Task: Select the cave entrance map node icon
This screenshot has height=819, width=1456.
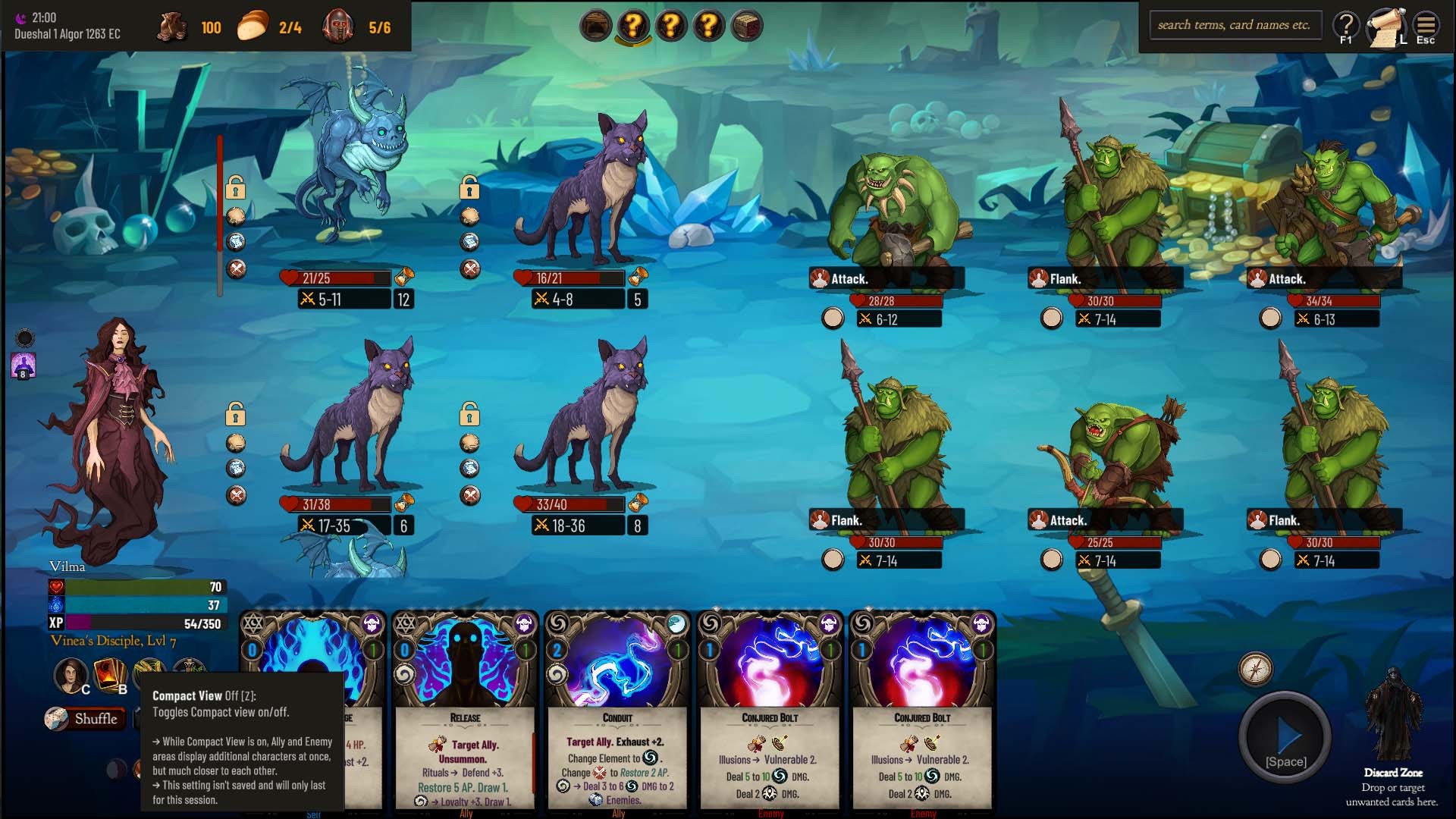Action: click(595, 27)
